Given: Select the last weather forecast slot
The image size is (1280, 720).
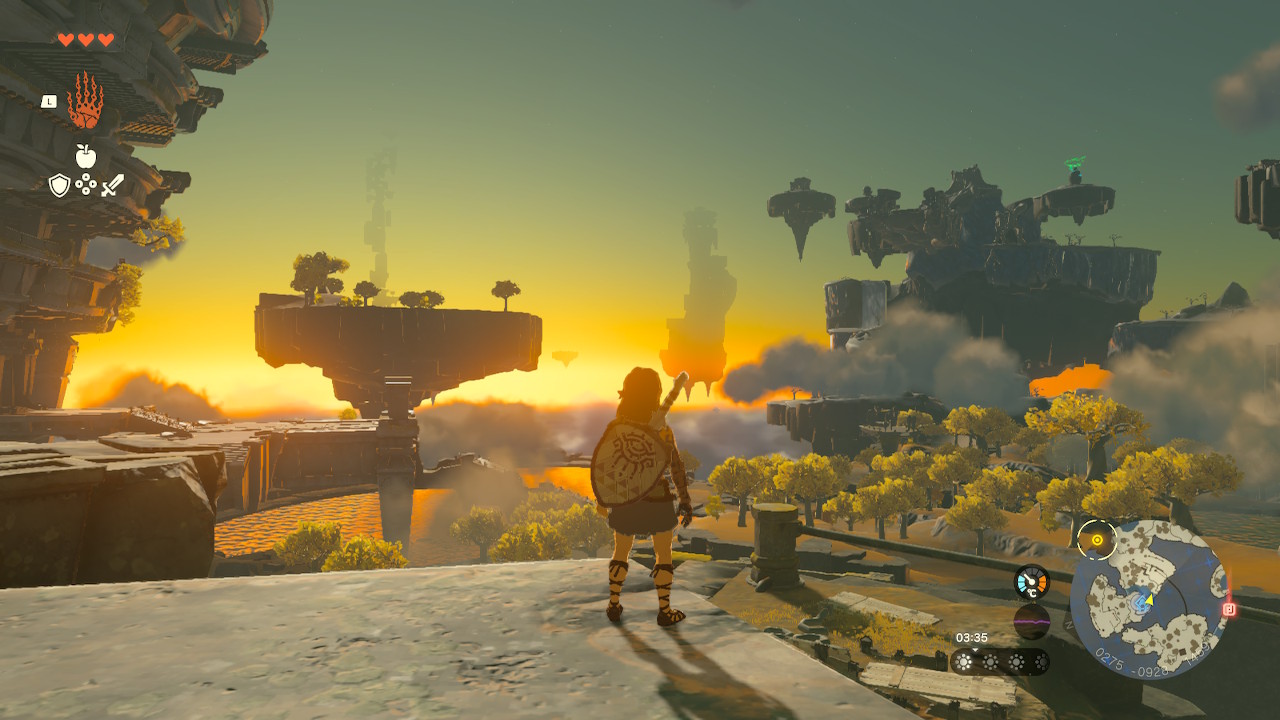Looking at the screenshot, I should pyautogui.click(x=1042, y=663).
